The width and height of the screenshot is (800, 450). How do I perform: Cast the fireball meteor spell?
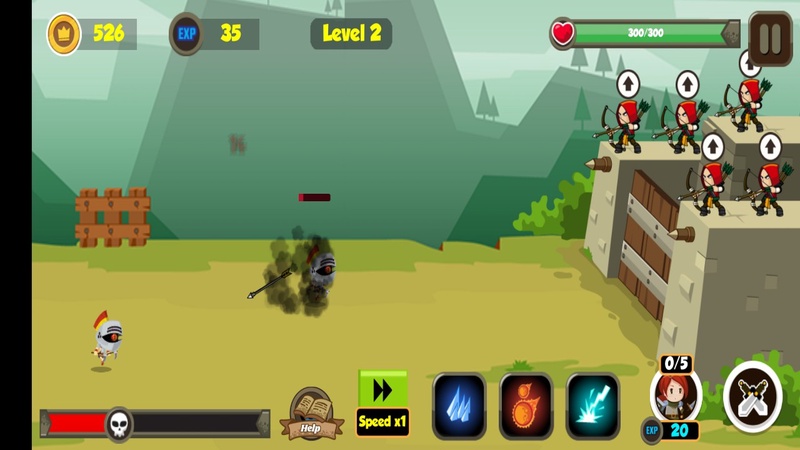[526, 405]
